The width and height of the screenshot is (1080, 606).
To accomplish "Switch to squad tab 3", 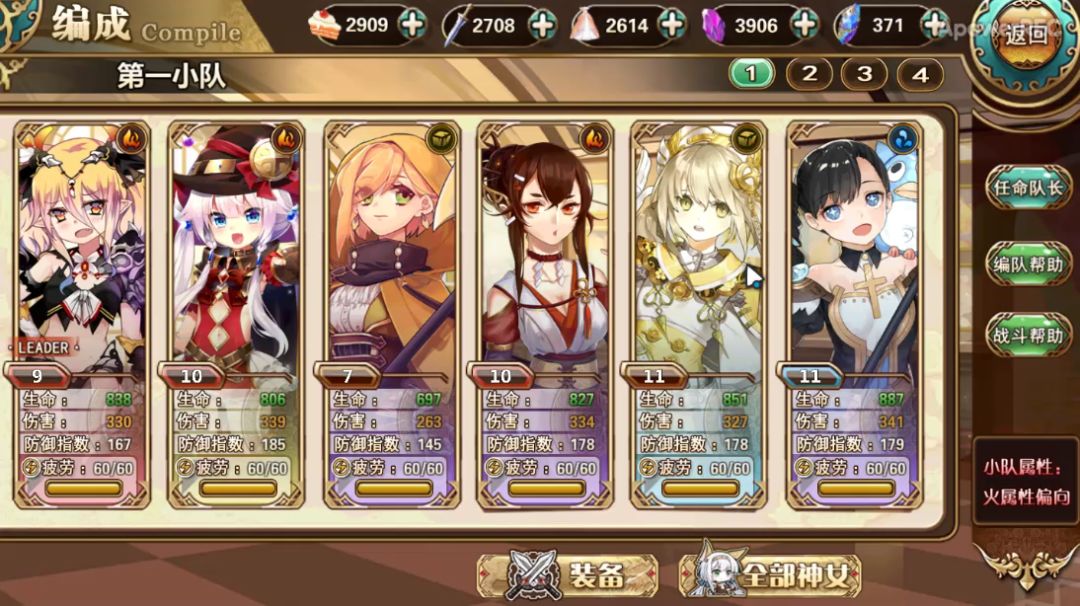I will (x=865, y=73).
